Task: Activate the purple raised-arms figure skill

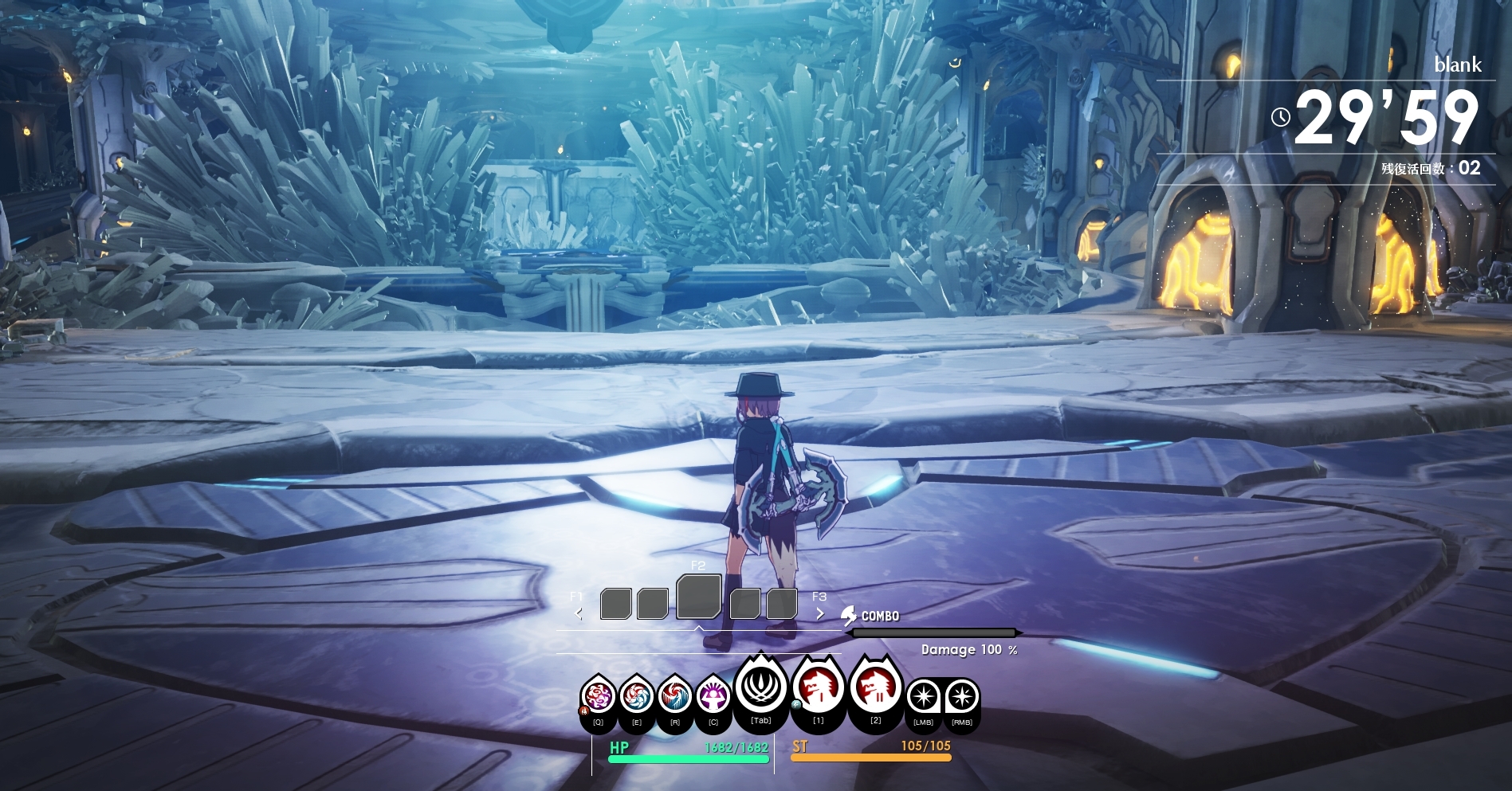Action: click(713, 697)
